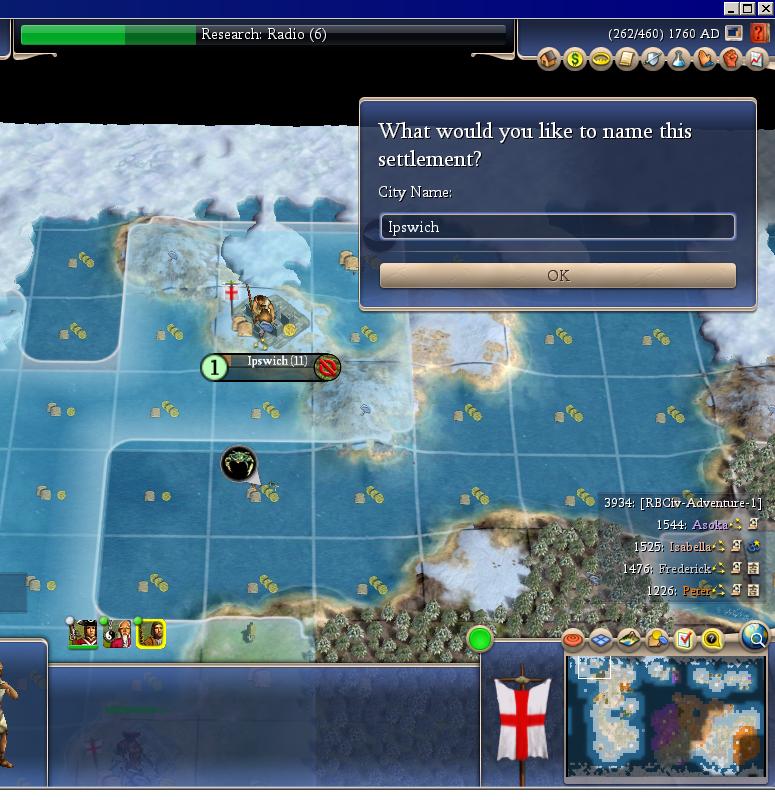Screen dimensions: 775x800
Task: Open the Domestic Advisor house icon
Action: 549,60
